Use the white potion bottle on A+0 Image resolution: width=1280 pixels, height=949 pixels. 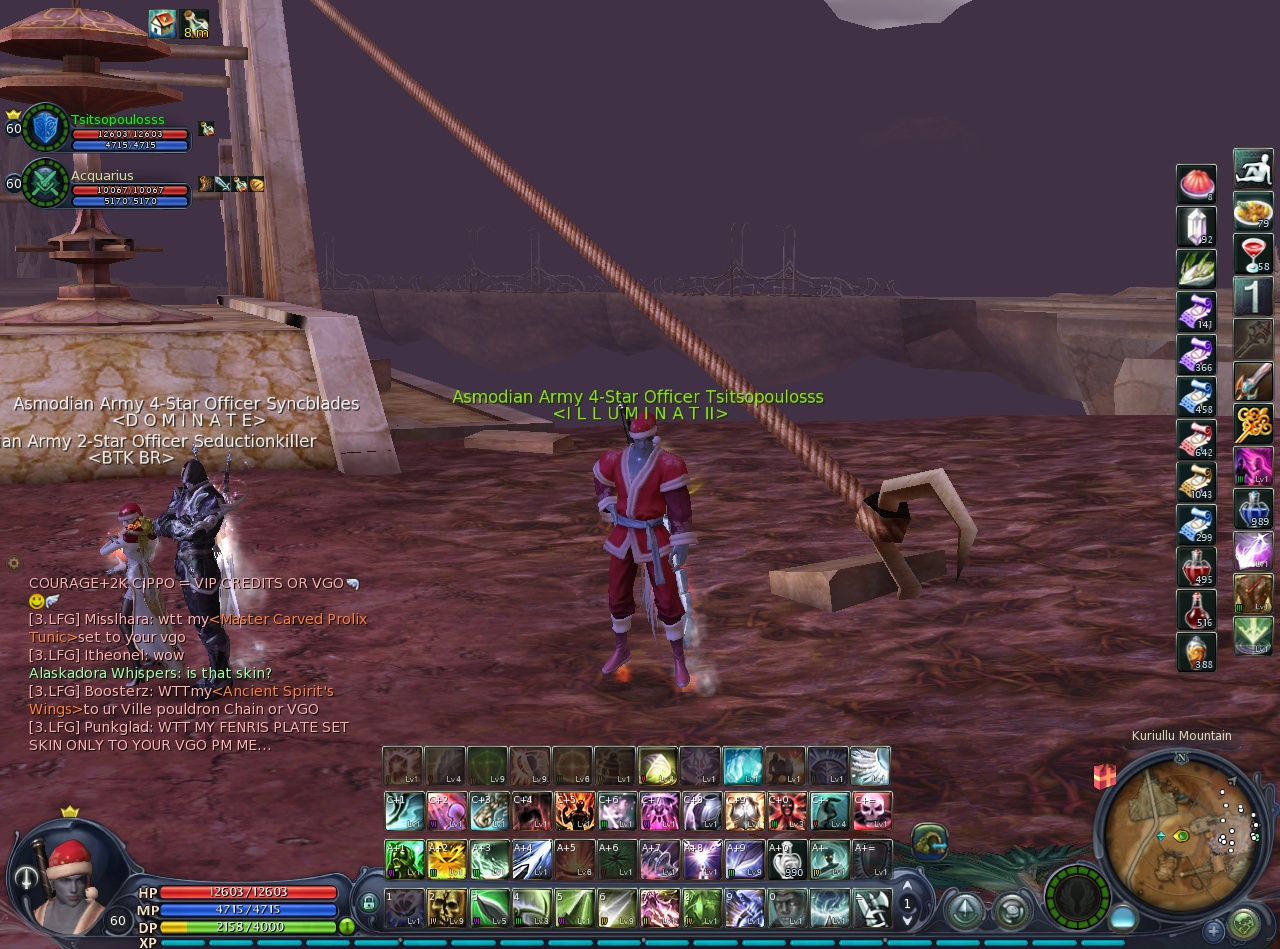tap(787, 859)
